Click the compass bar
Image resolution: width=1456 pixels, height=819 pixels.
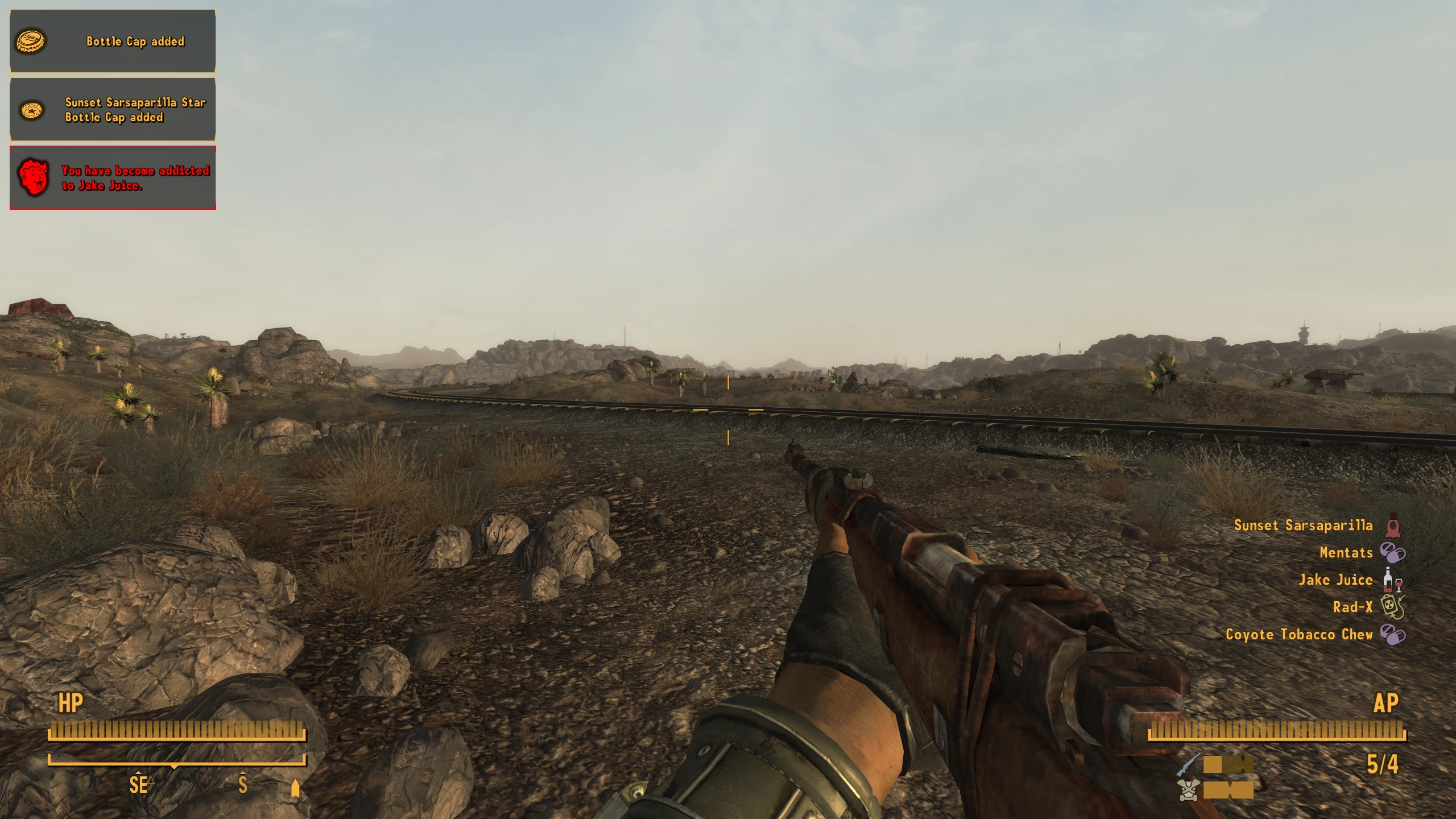pos(177,760)
